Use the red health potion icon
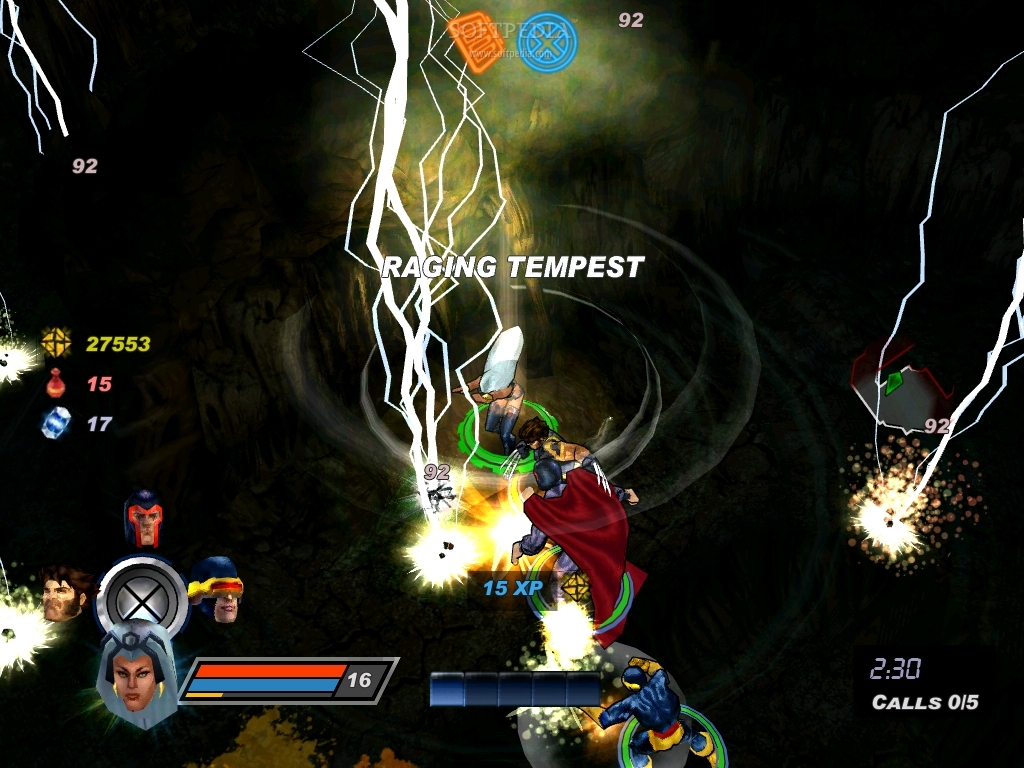This screenshot has width=1024, height=768. click(x=56, y=383)
